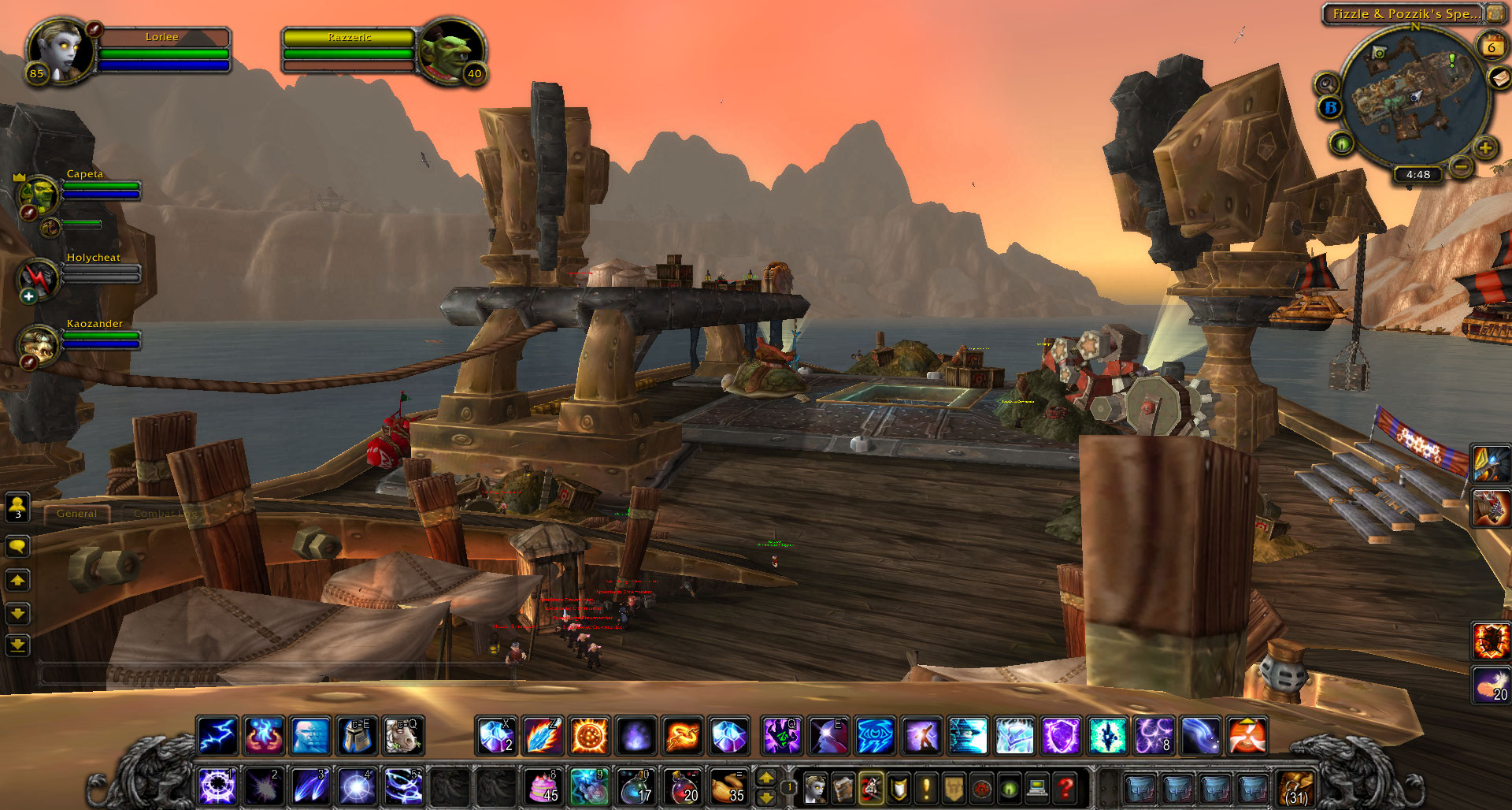Viewport: 1512px width, 810px height.
Task: Open the calendar showing day 6
Action: tap(1491, 47)
